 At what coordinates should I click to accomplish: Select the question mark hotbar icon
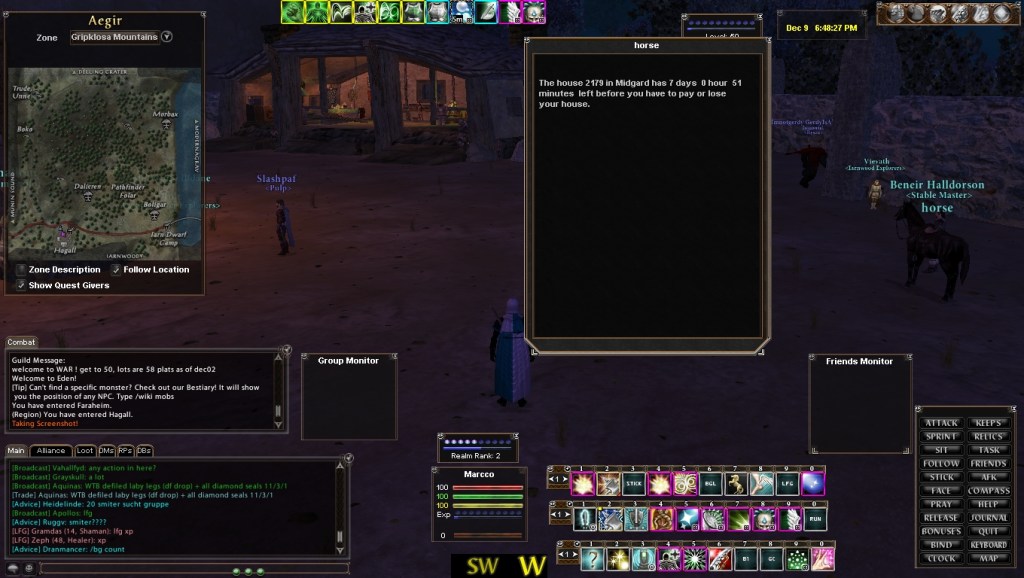tap(594, 558)
